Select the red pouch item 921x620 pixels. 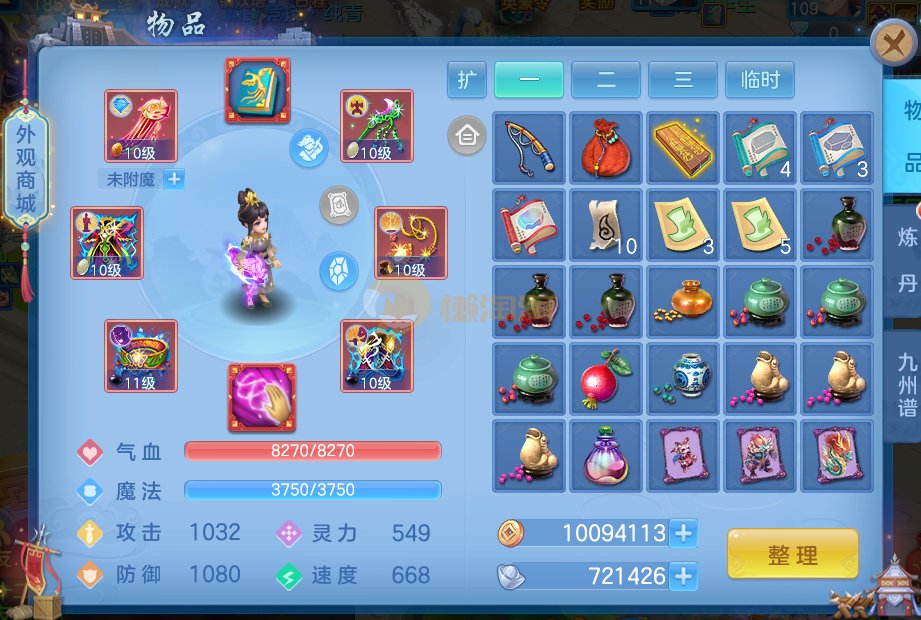tap(606, 147)
